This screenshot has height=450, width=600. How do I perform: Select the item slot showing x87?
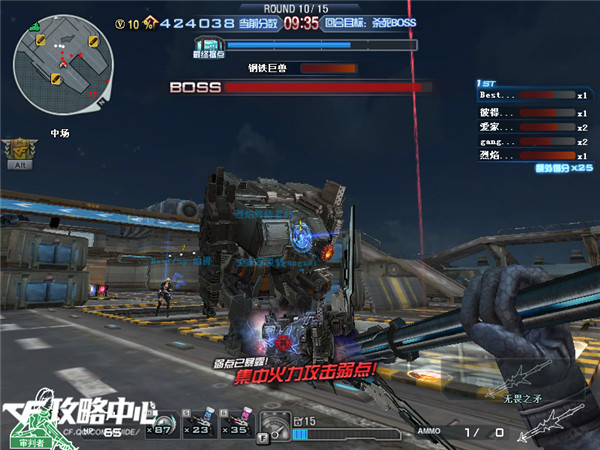point(158,423)
